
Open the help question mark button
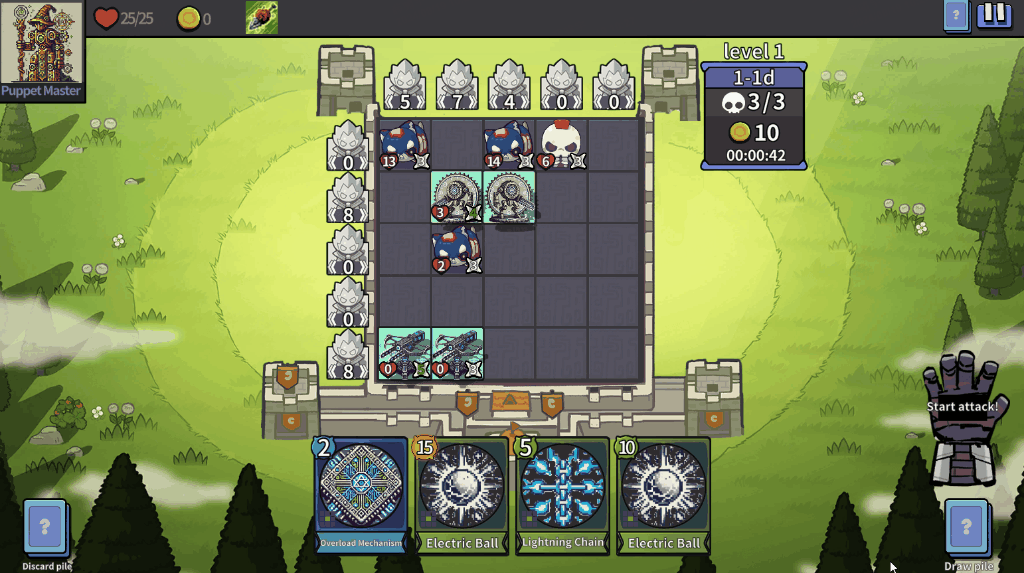[956, 15]
